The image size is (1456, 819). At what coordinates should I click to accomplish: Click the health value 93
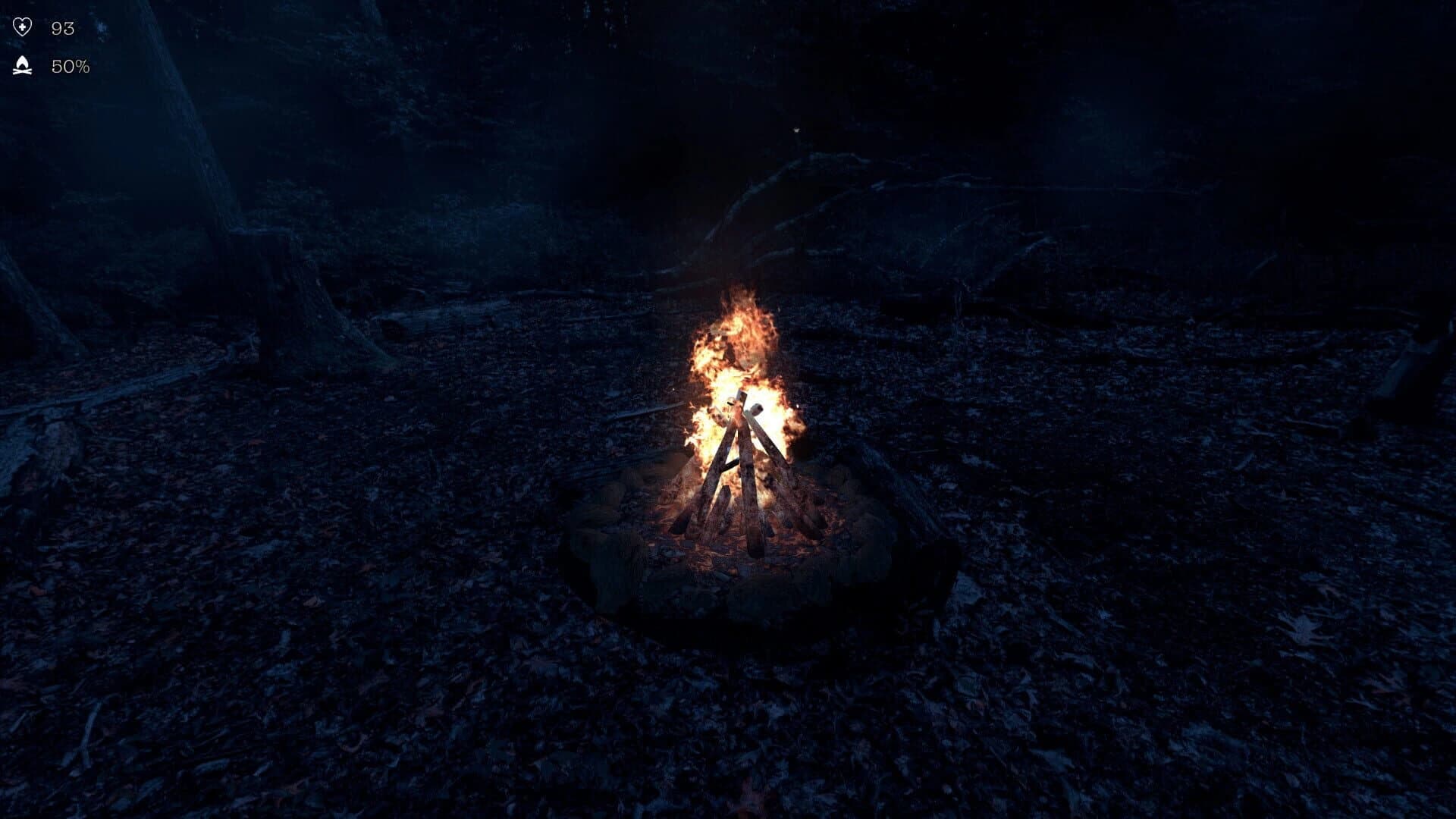[x=63, y=27]
